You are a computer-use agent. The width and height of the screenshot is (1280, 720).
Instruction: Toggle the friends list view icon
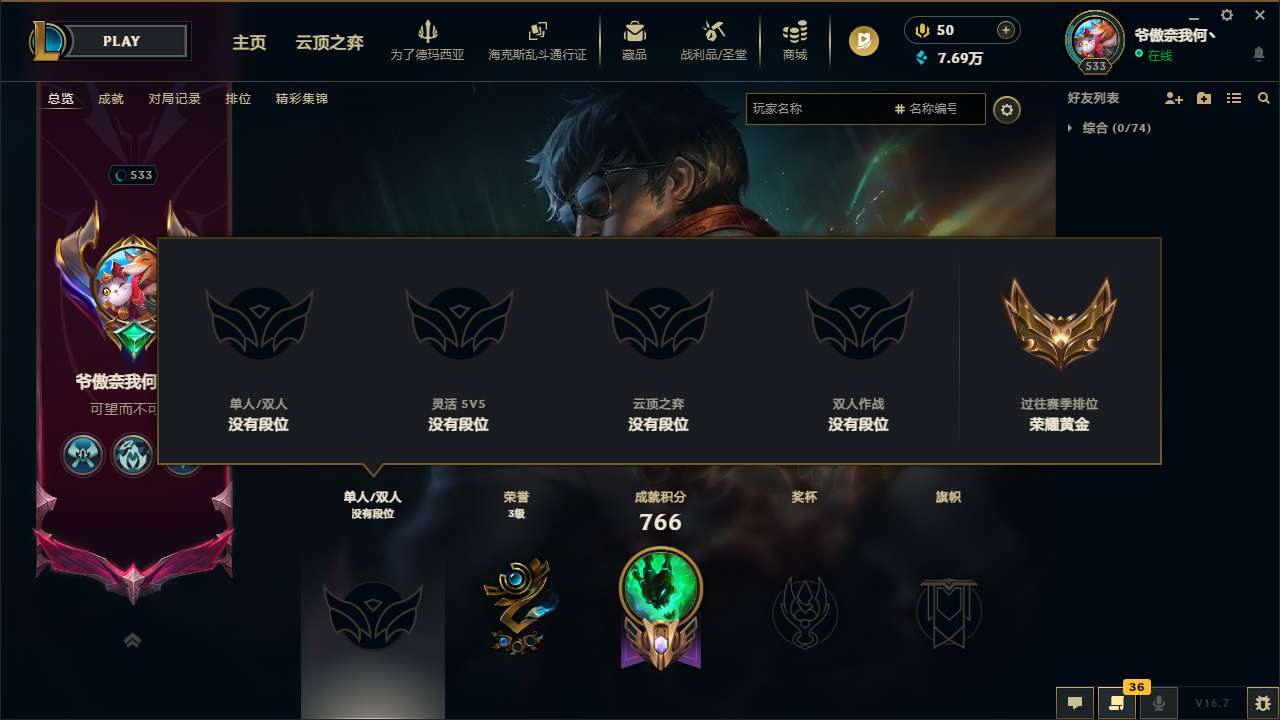pos(1233,98)
